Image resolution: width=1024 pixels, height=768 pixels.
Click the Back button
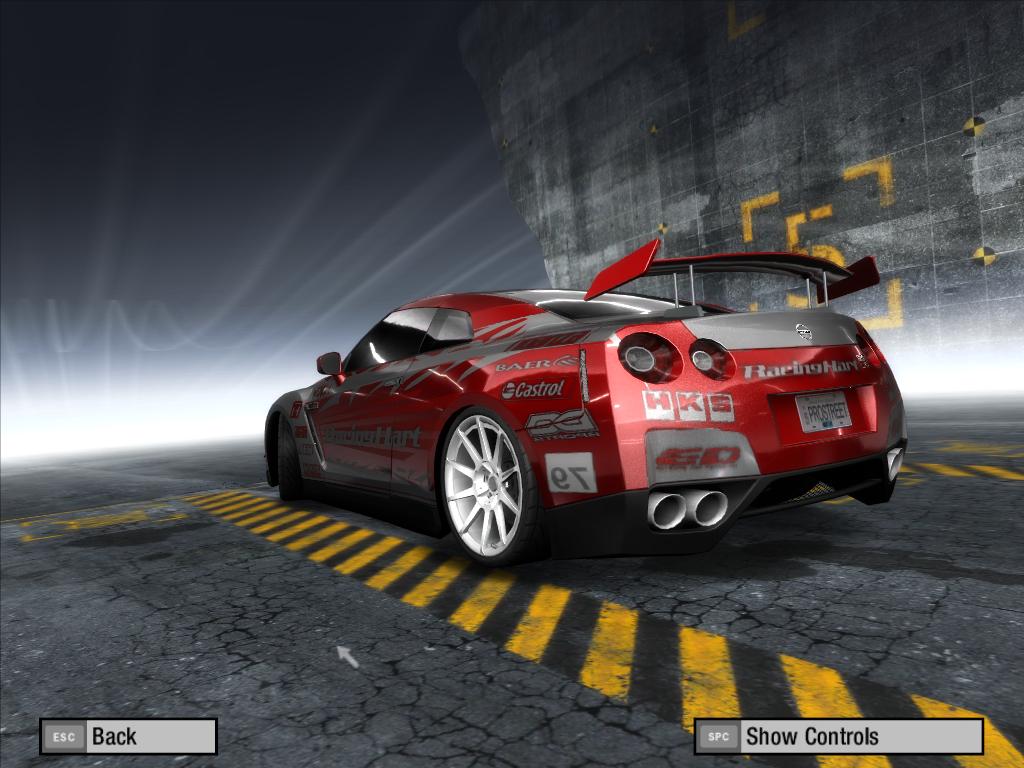point(128,737)
